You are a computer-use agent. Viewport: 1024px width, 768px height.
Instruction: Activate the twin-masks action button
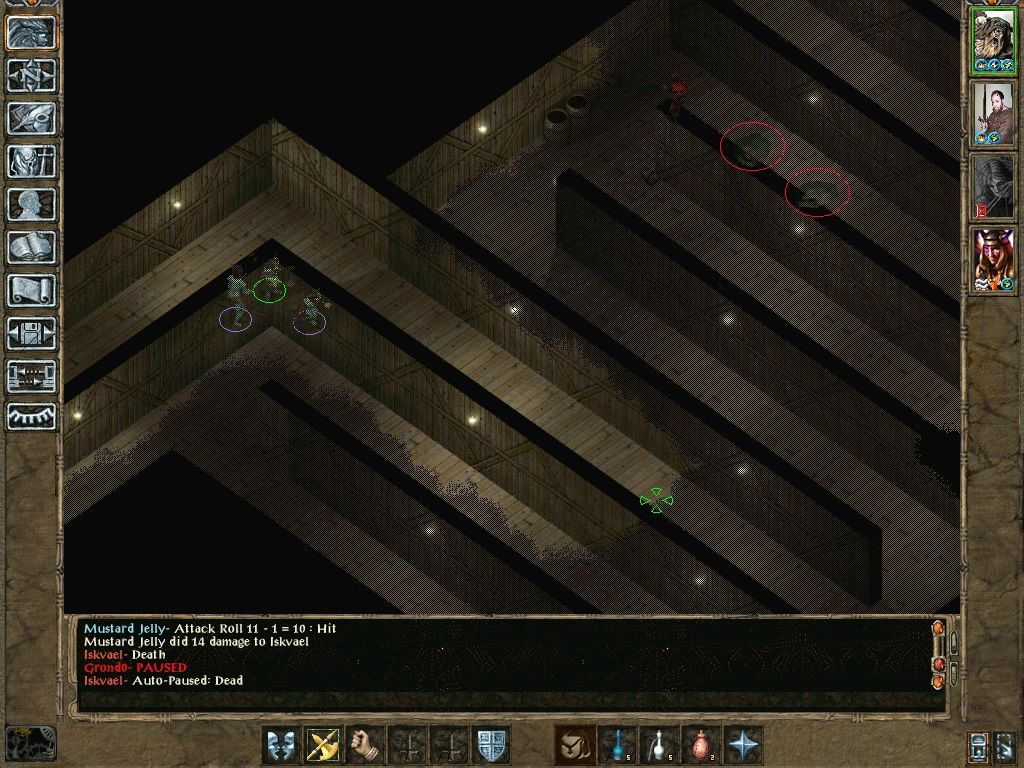[x=281, y=745]
